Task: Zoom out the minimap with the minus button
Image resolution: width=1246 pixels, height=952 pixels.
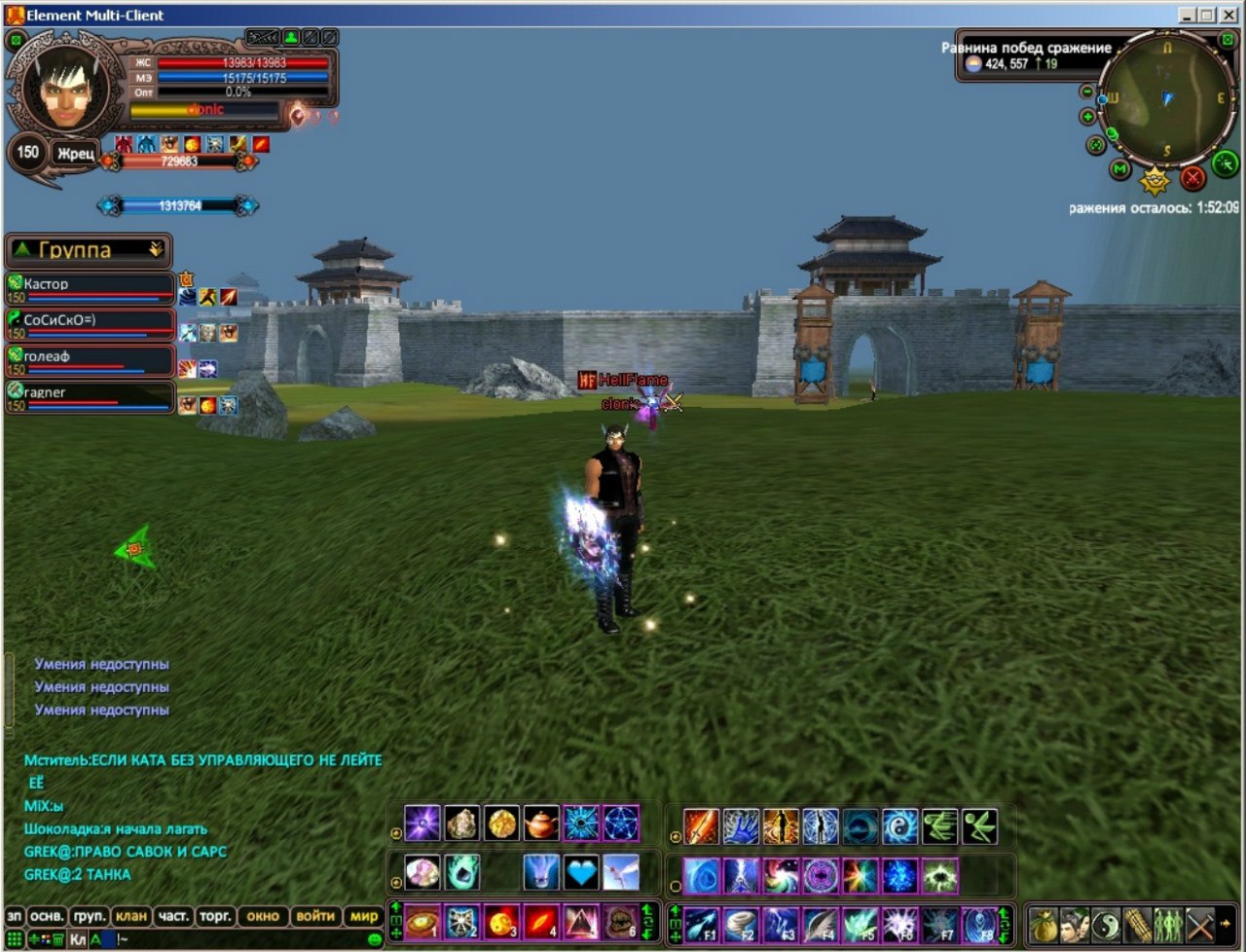Action: click(1086, 92)
